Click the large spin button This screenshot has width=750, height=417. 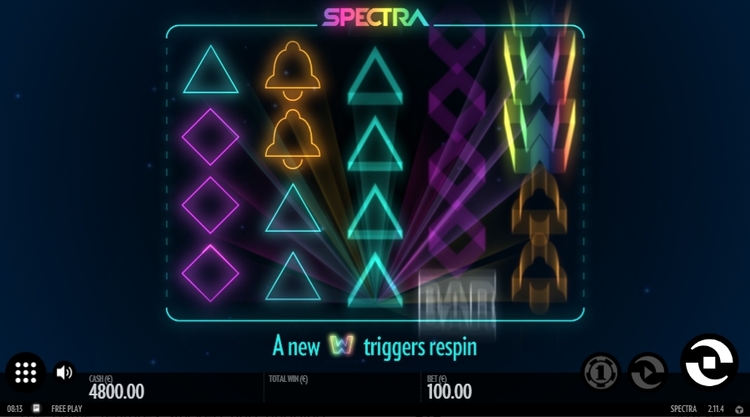coord(708,361)
